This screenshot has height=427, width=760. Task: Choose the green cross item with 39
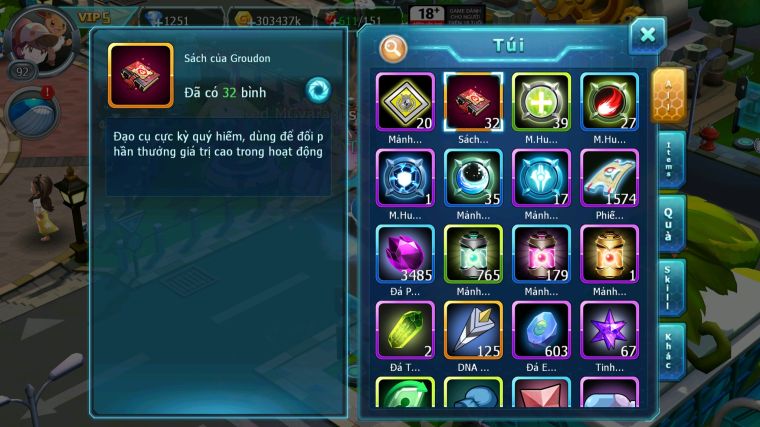541,102
